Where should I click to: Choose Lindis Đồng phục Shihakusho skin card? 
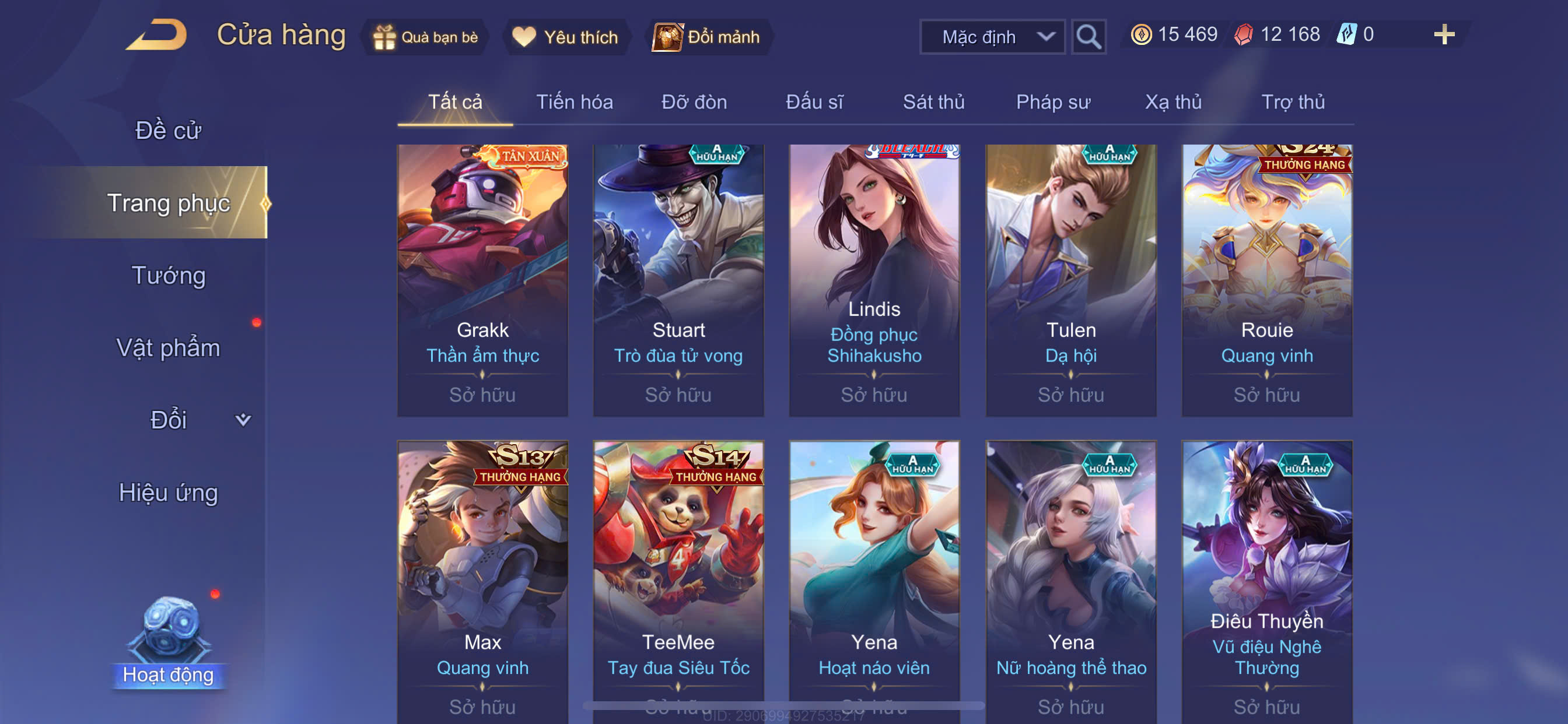click(x=873, y=280)
